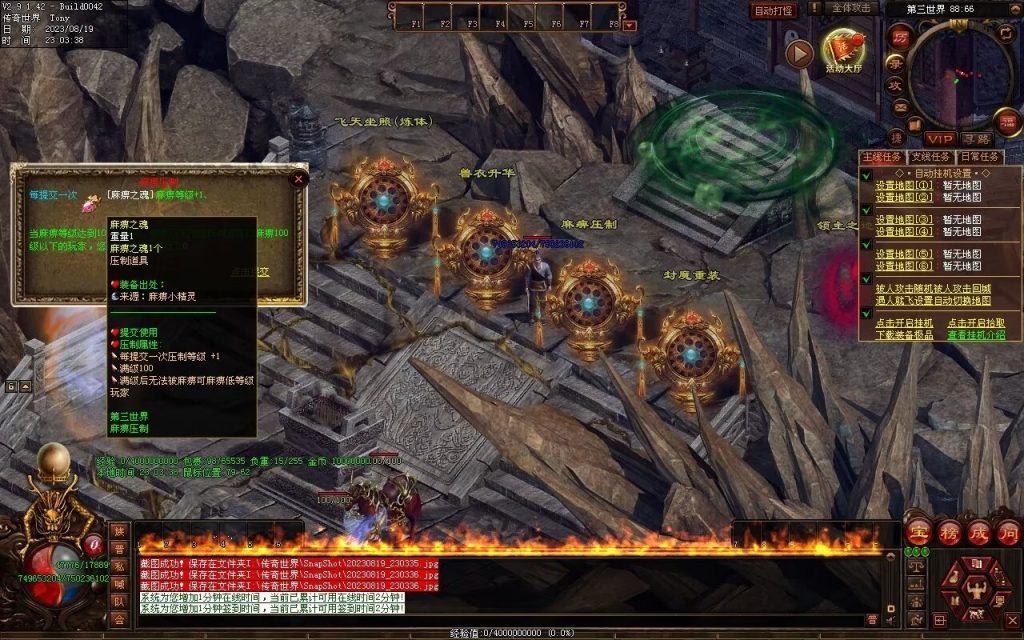Click the 点击开启拾取 link
The height and width of the screenshot is (640, 1024).
[x=977, y=323]
